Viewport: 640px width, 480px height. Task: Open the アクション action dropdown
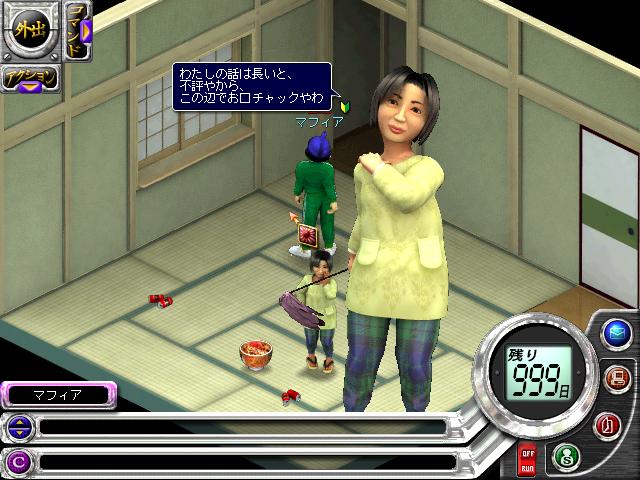30,80
